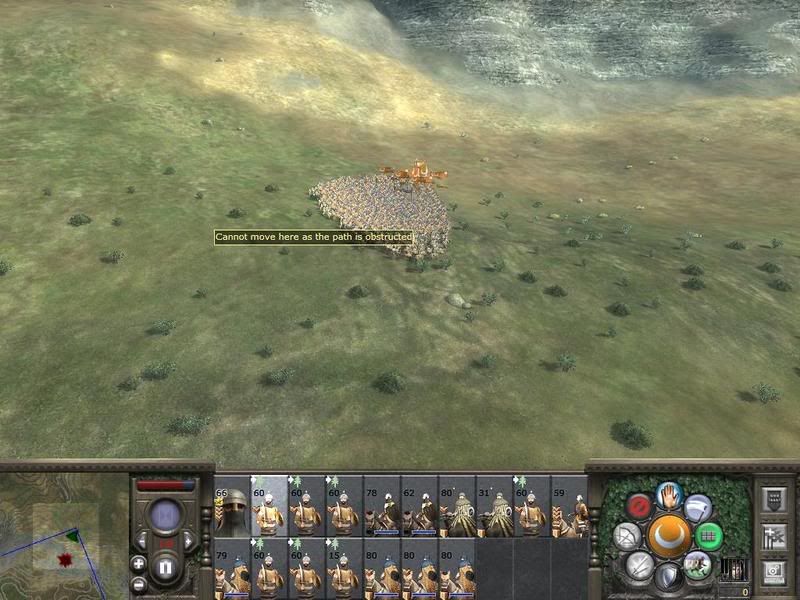Zoom out the minimap with the minus button
The image size is (800, 600).
click(138, 583)
